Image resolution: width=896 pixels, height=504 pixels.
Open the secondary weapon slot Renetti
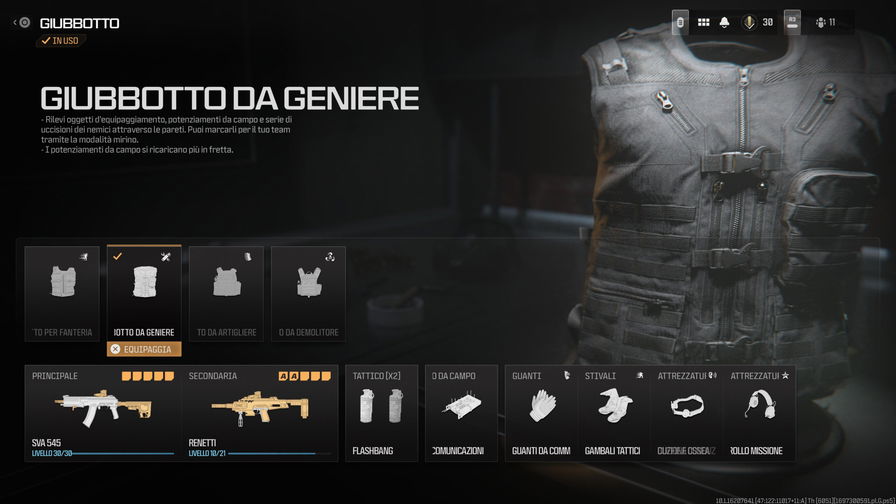tap(260, 413)
